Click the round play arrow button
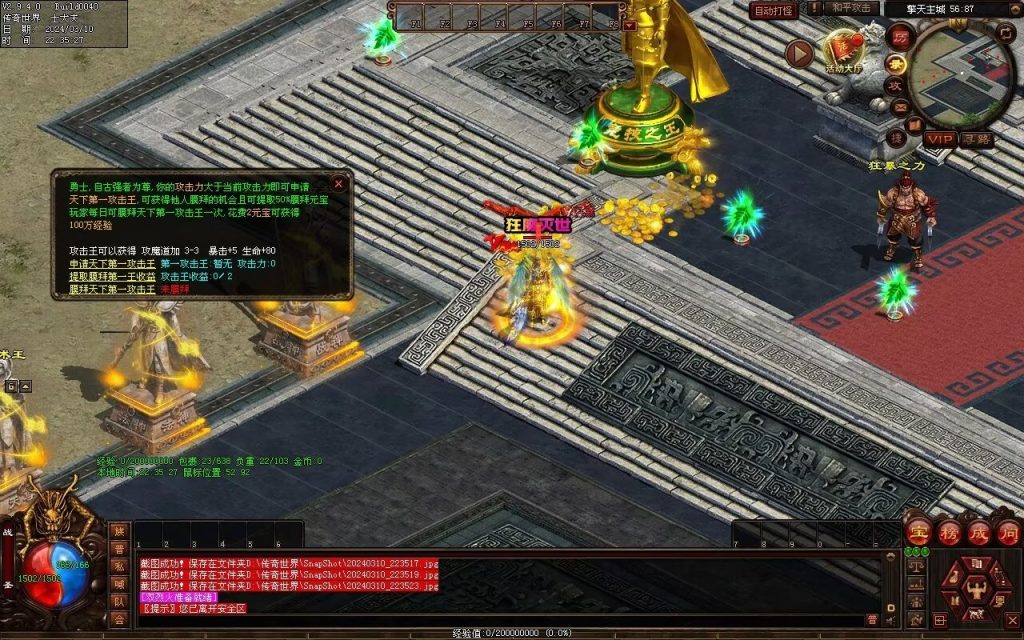 [799, 53]
